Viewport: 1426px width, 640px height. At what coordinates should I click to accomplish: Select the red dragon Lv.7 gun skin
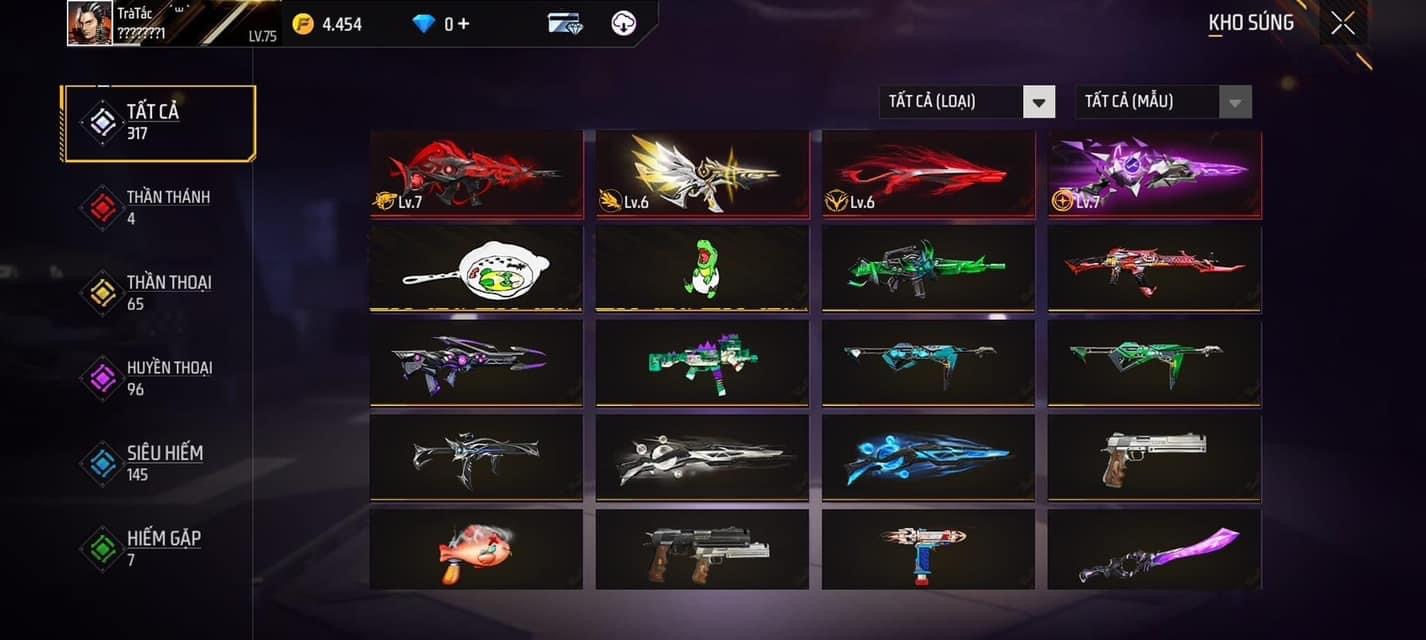476,174
